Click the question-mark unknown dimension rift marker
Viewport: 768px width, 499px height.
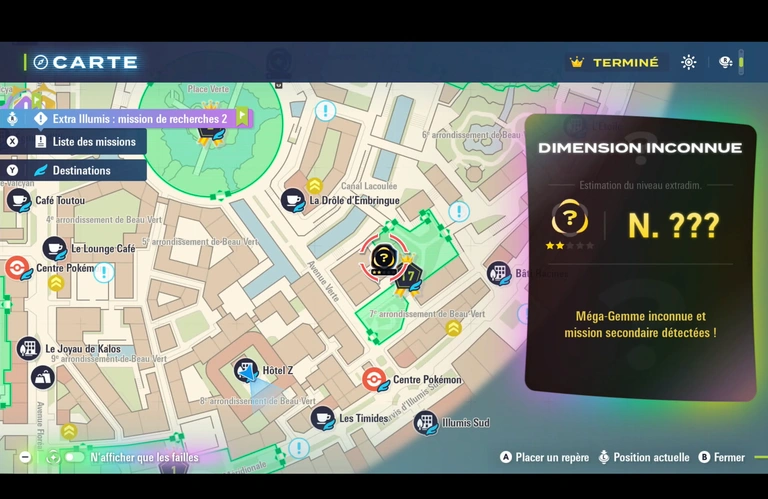coord(384,257)
